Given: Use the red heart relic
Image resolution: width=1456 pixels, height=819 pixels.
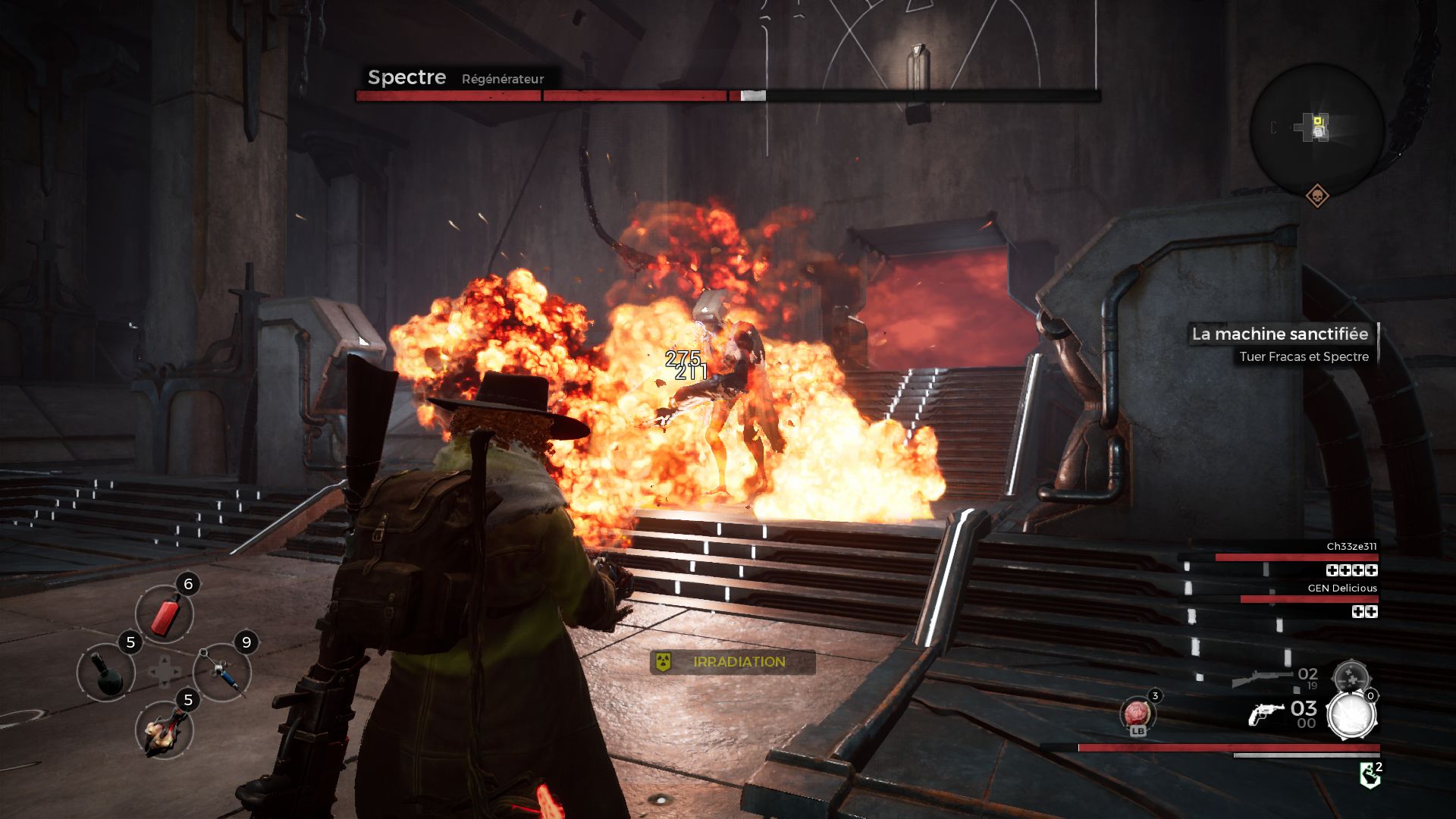Looking at the screenshot, I should click(1137, 714).
